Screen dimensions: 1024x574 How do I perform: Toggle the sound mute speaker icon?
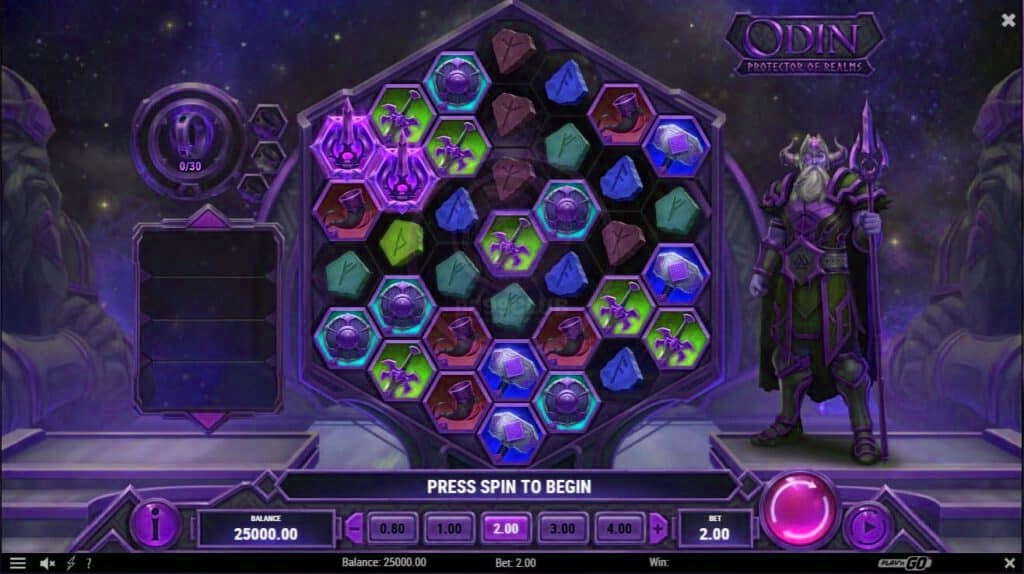point(46,563)
